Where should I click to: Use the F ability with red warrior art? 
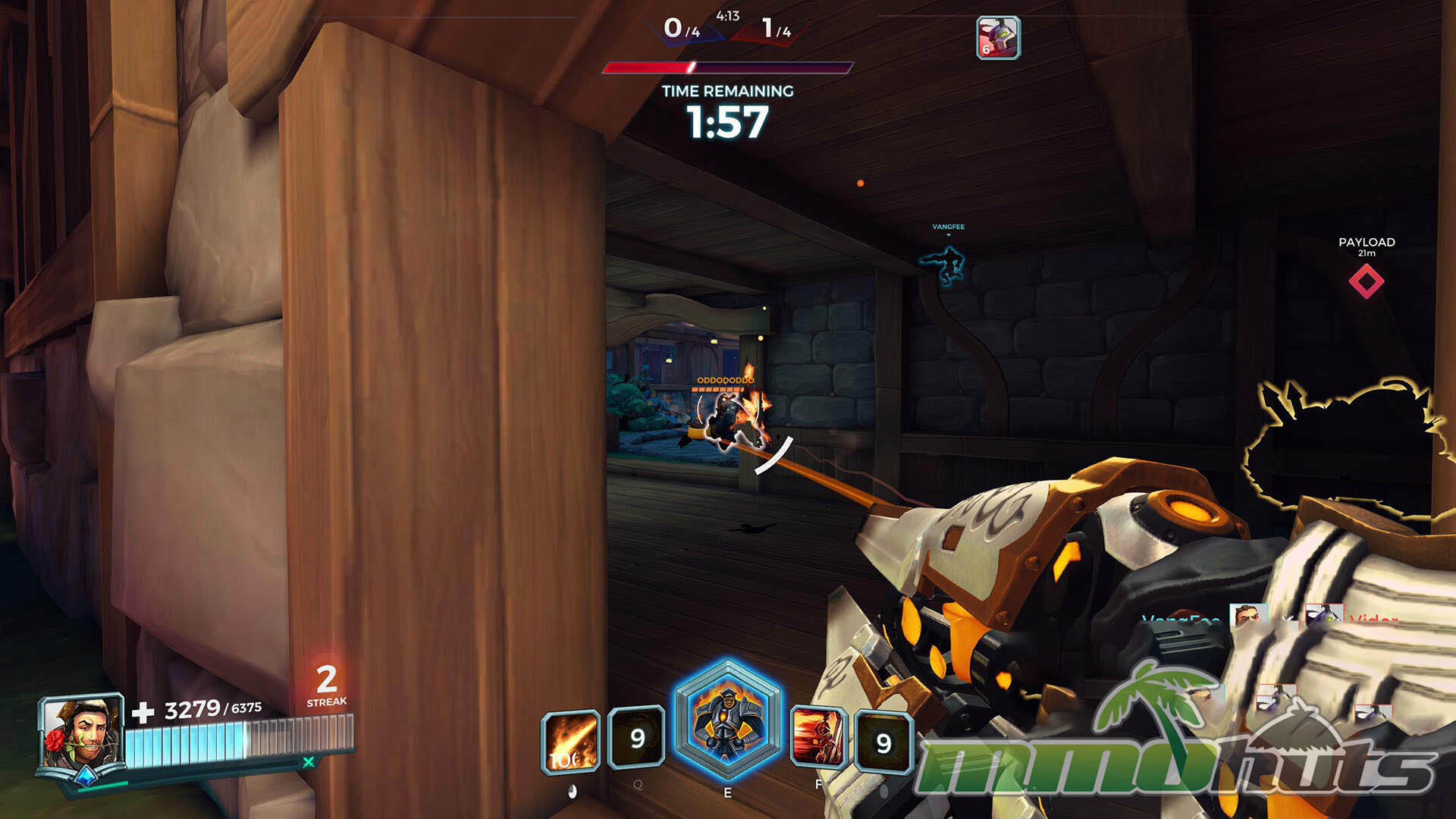coord(817,737)
